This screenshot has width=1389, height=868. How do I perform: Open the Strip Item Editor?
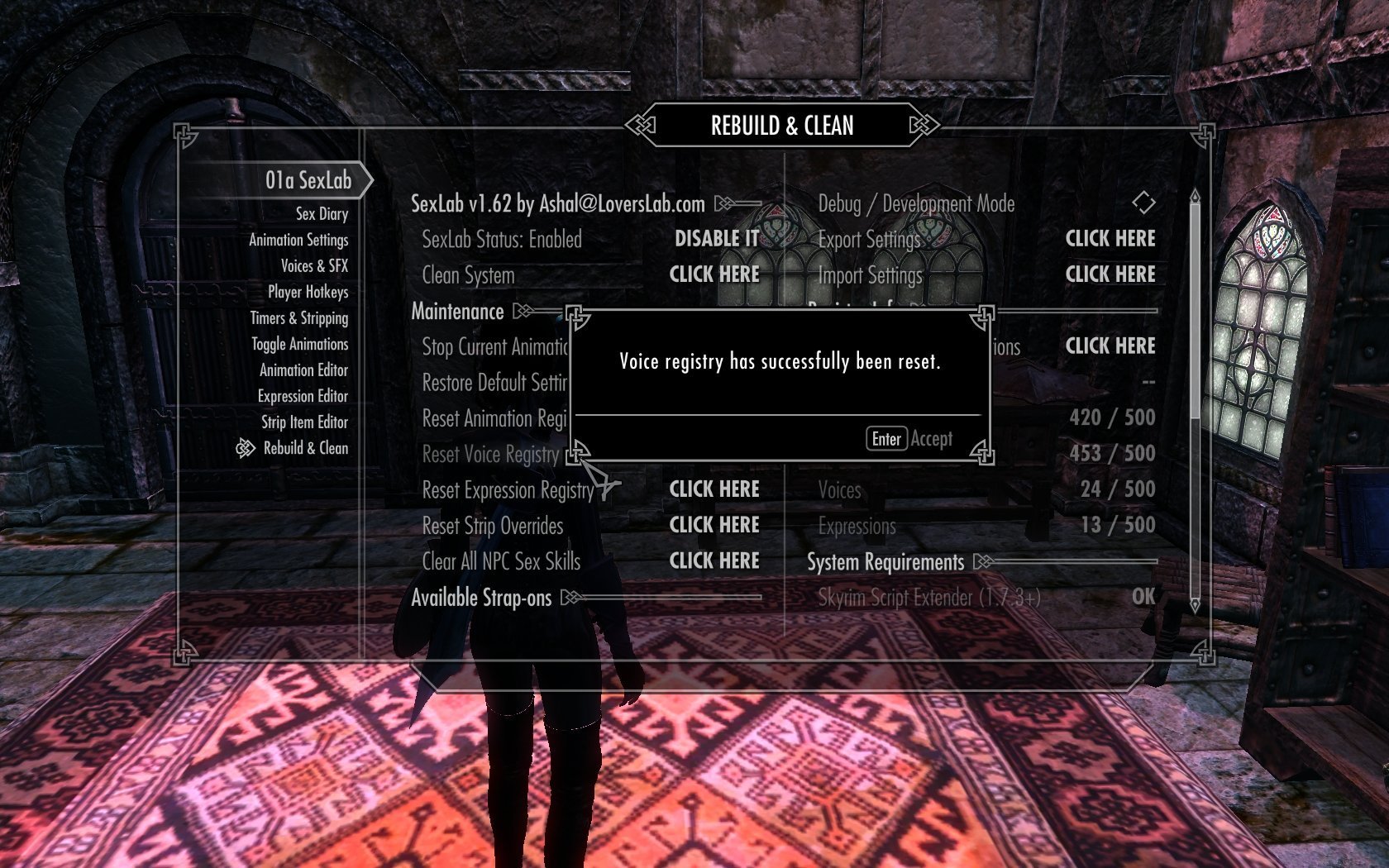pos(304,422)
